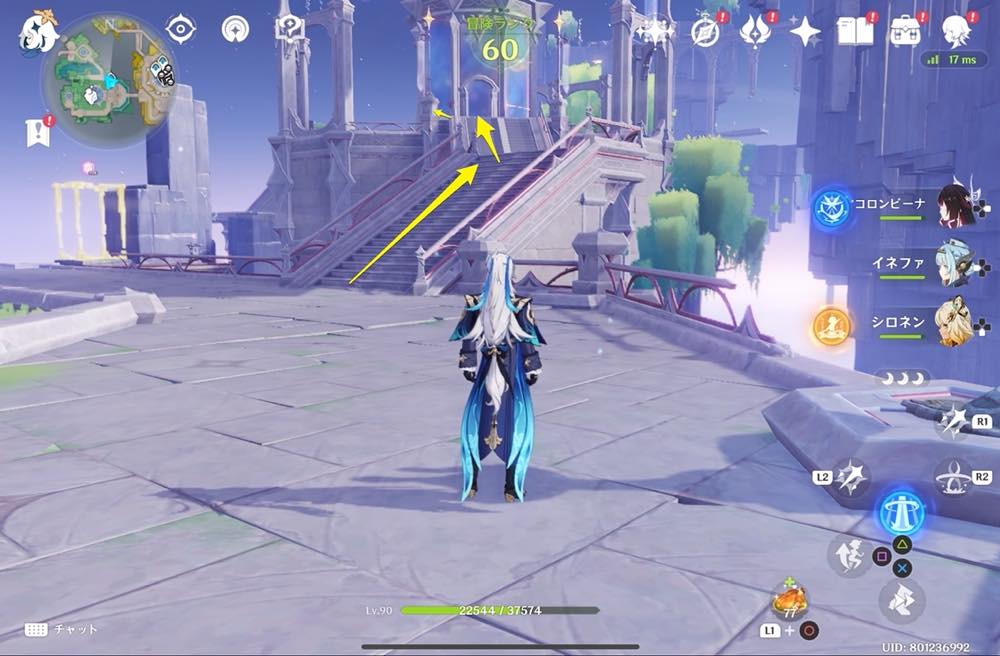This screenshot has height=656, width=1000.
Task: Switch to party member イネファ
Action: pos(955,265)
